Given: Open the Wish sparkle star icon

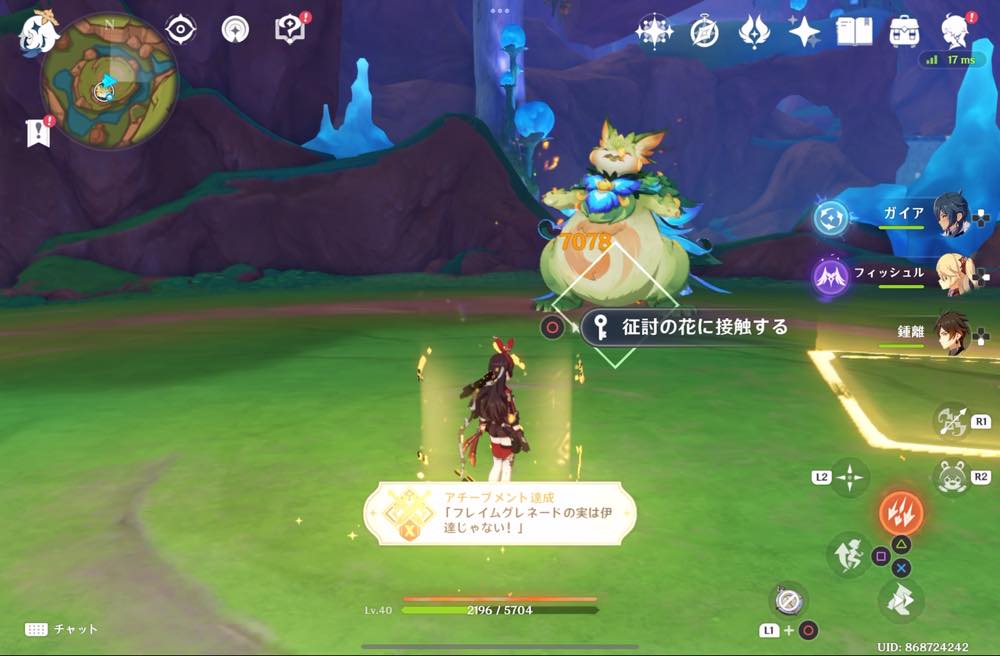Looking at the screenshot, I should (x=654, y=32).
